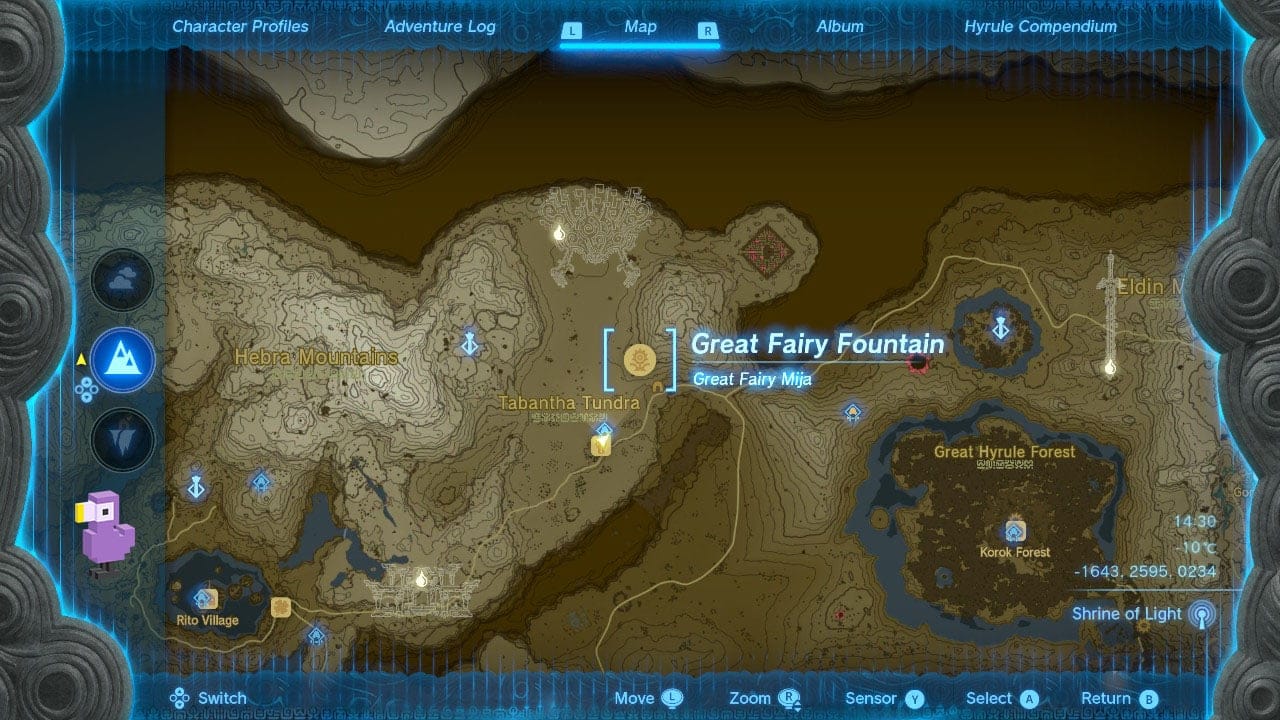Click the L shoulder button tab indicator

click(x=571, y=30)
